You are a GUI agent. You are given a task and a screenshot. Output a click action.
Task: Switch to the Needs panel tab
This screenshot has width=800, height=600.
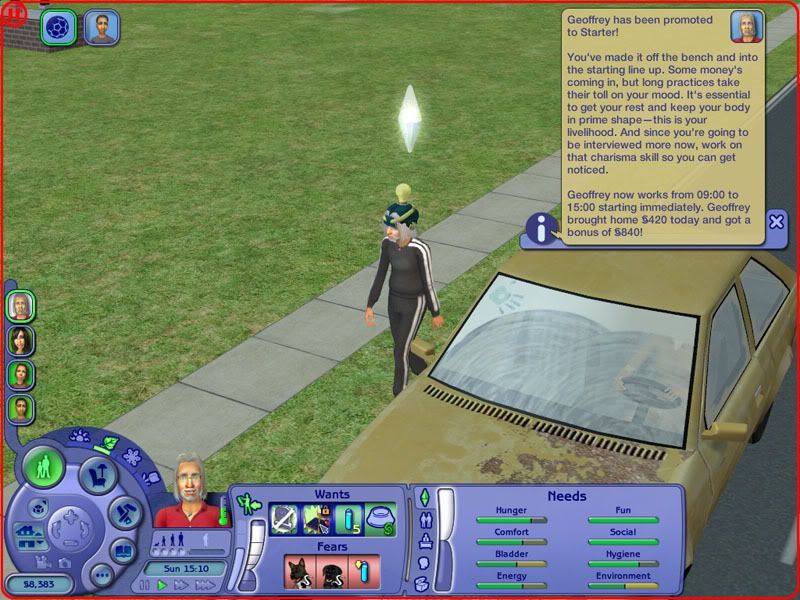pos(423,498)
